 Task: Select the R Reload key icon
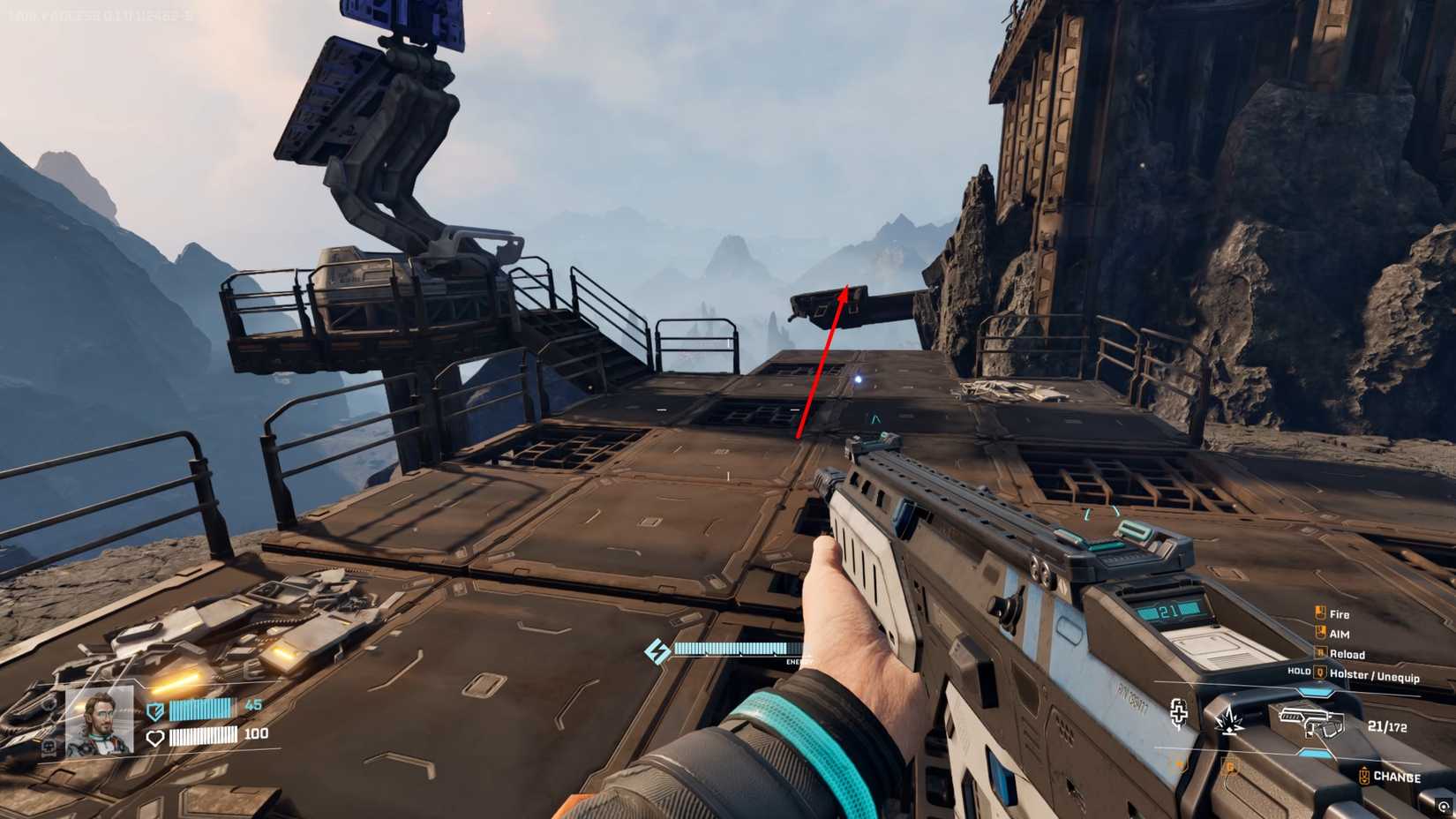coord(1320,653)
